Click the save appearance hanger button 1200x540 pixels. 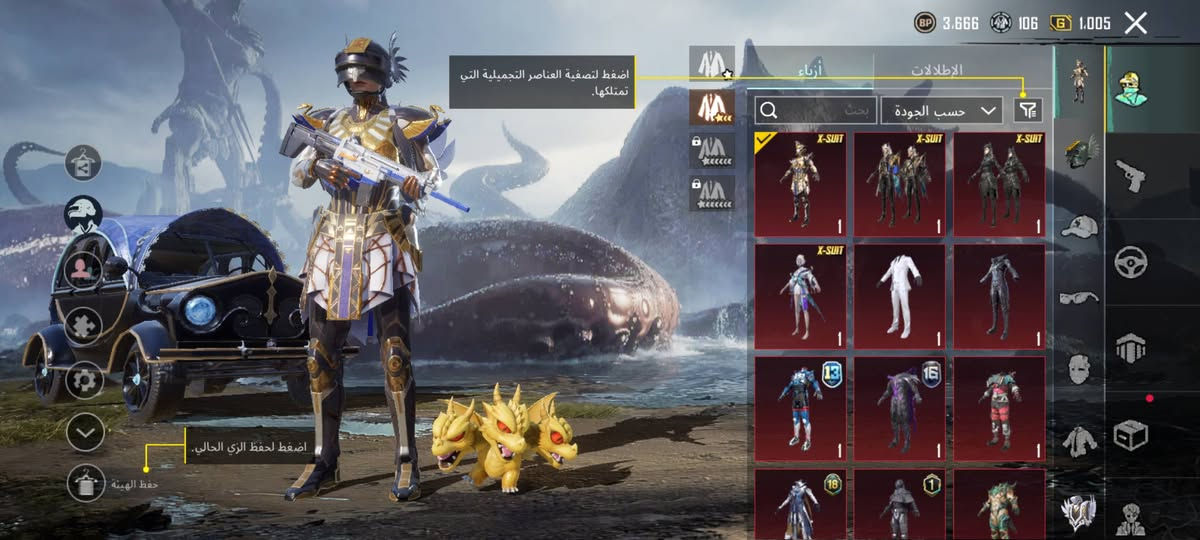tap(86, 484)
